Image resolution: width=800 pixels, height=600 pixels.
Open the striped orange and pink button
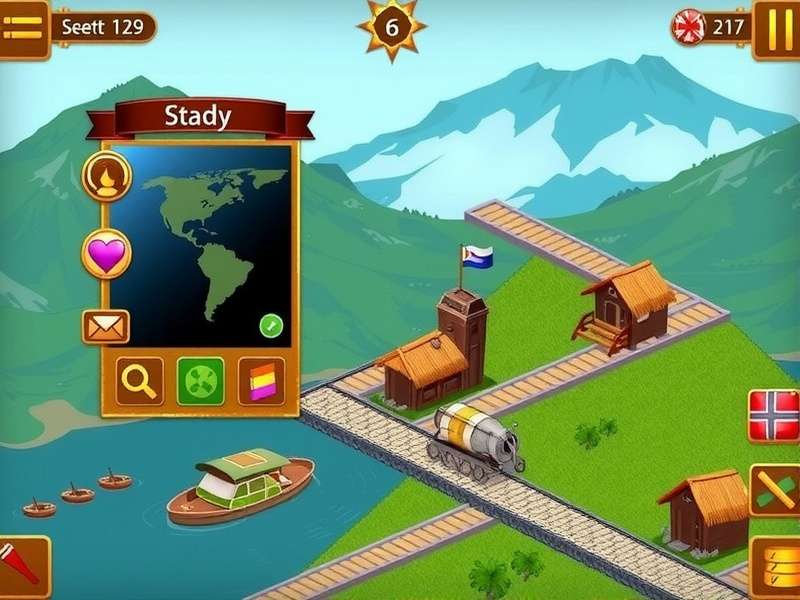pos(261,381)
